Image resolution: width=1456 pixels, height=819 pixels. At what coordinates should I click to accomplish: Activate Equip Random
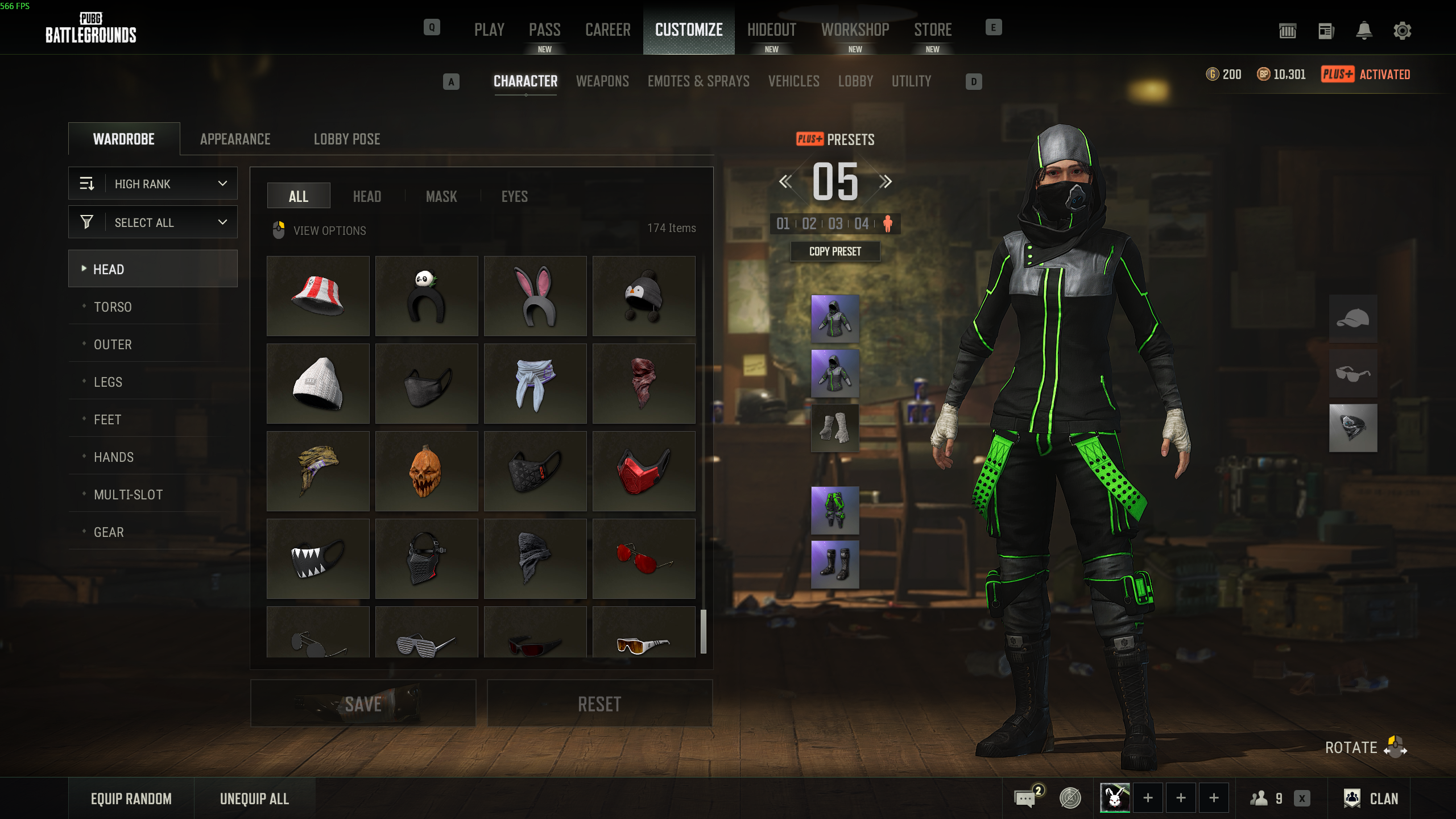[x=131, y=799]
